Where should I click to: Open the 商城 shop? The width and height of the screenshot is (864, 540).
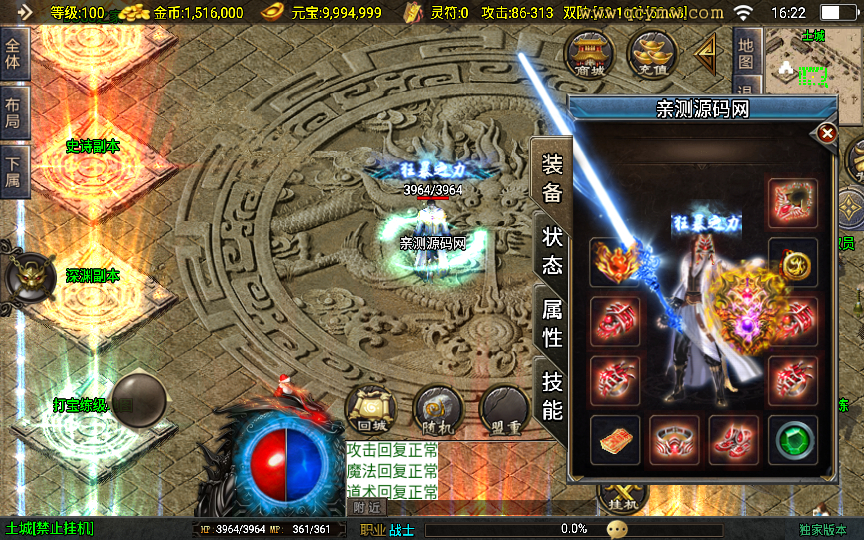[x=590, y=55]
